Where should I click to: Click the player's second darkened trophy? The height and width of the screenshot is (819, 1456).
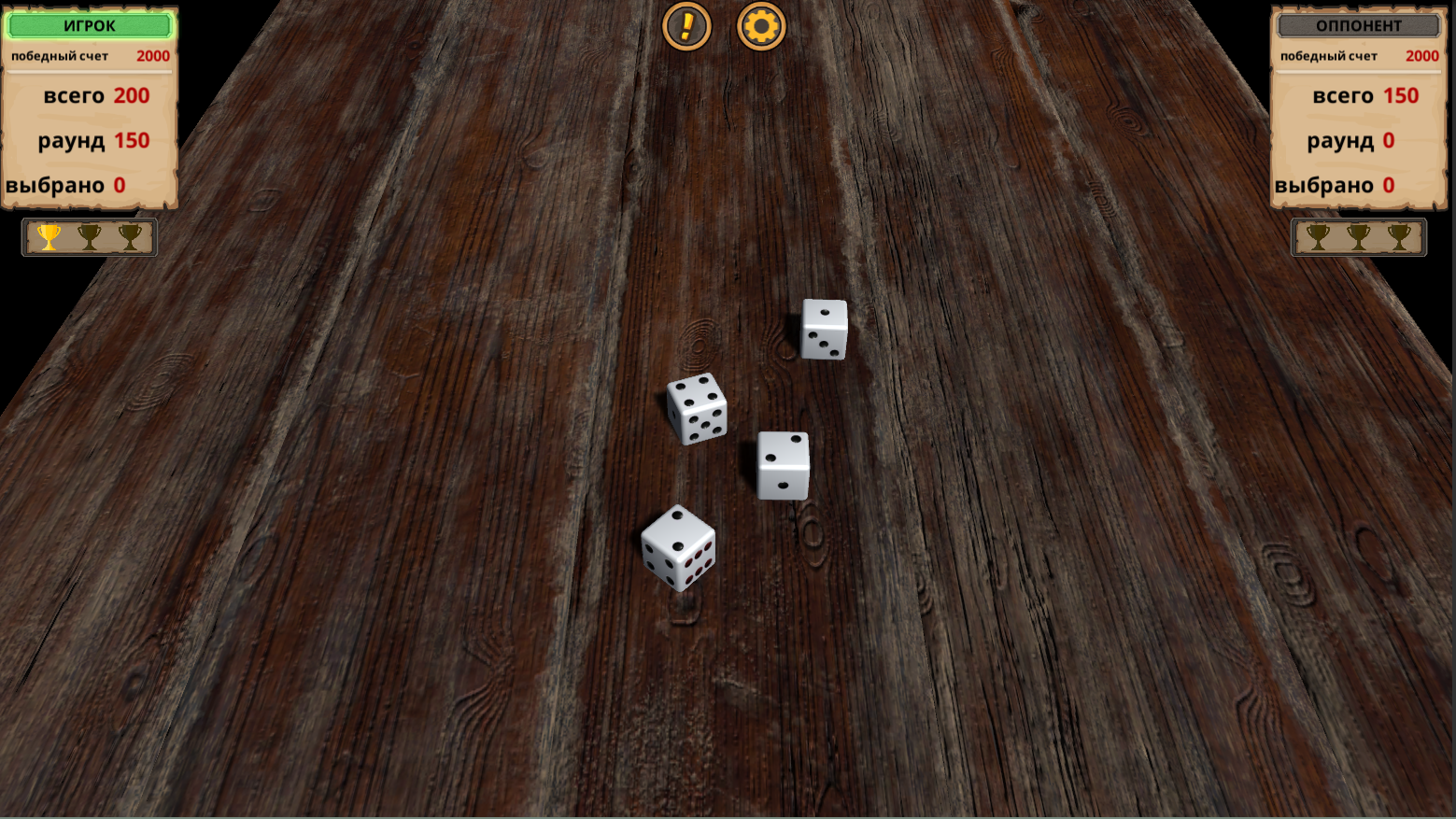[88, 236]
